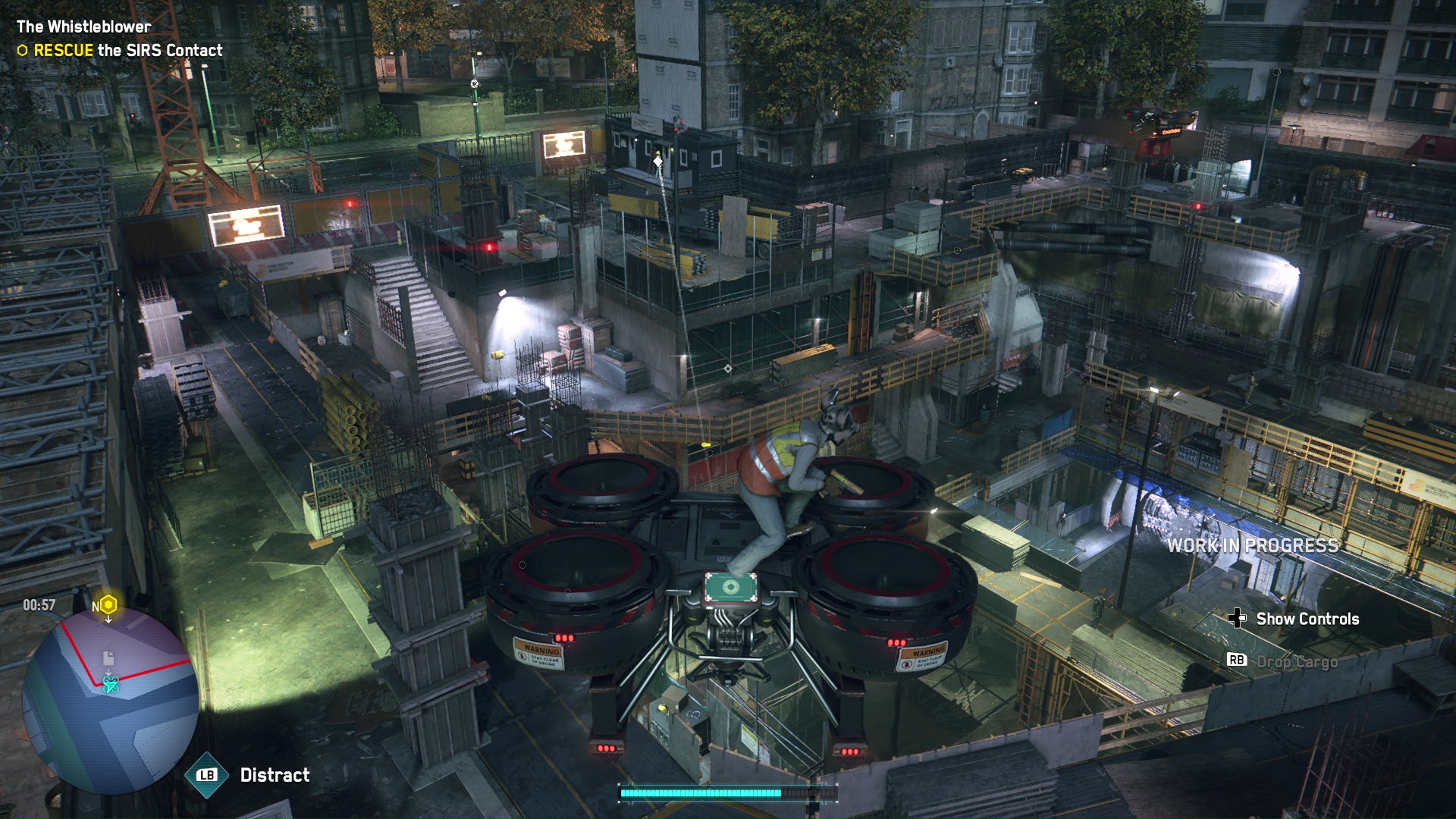1456x819 pixels.
Task: Click the white diamond waypoint marker
Action: (x=657, y=161)
